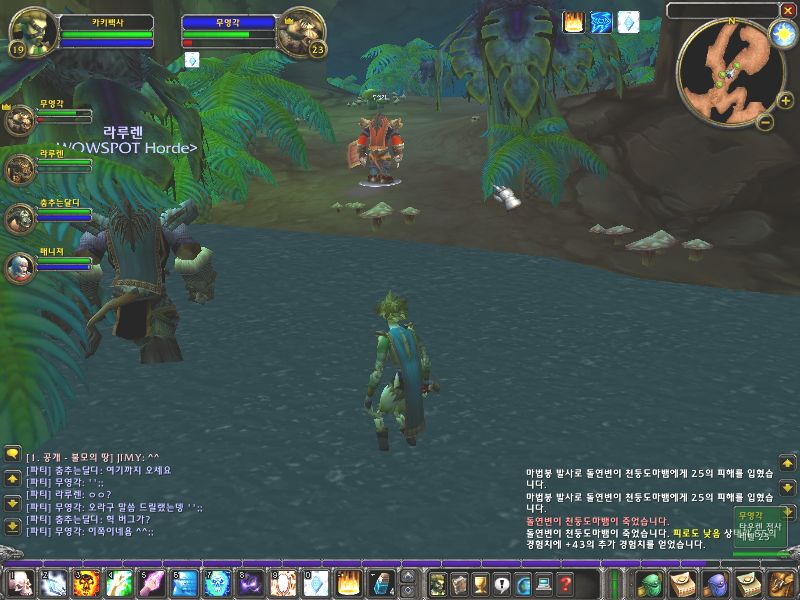Click the sun day-night indicator
The width and height of the screenshot is (800, 600).
point(781,33)
